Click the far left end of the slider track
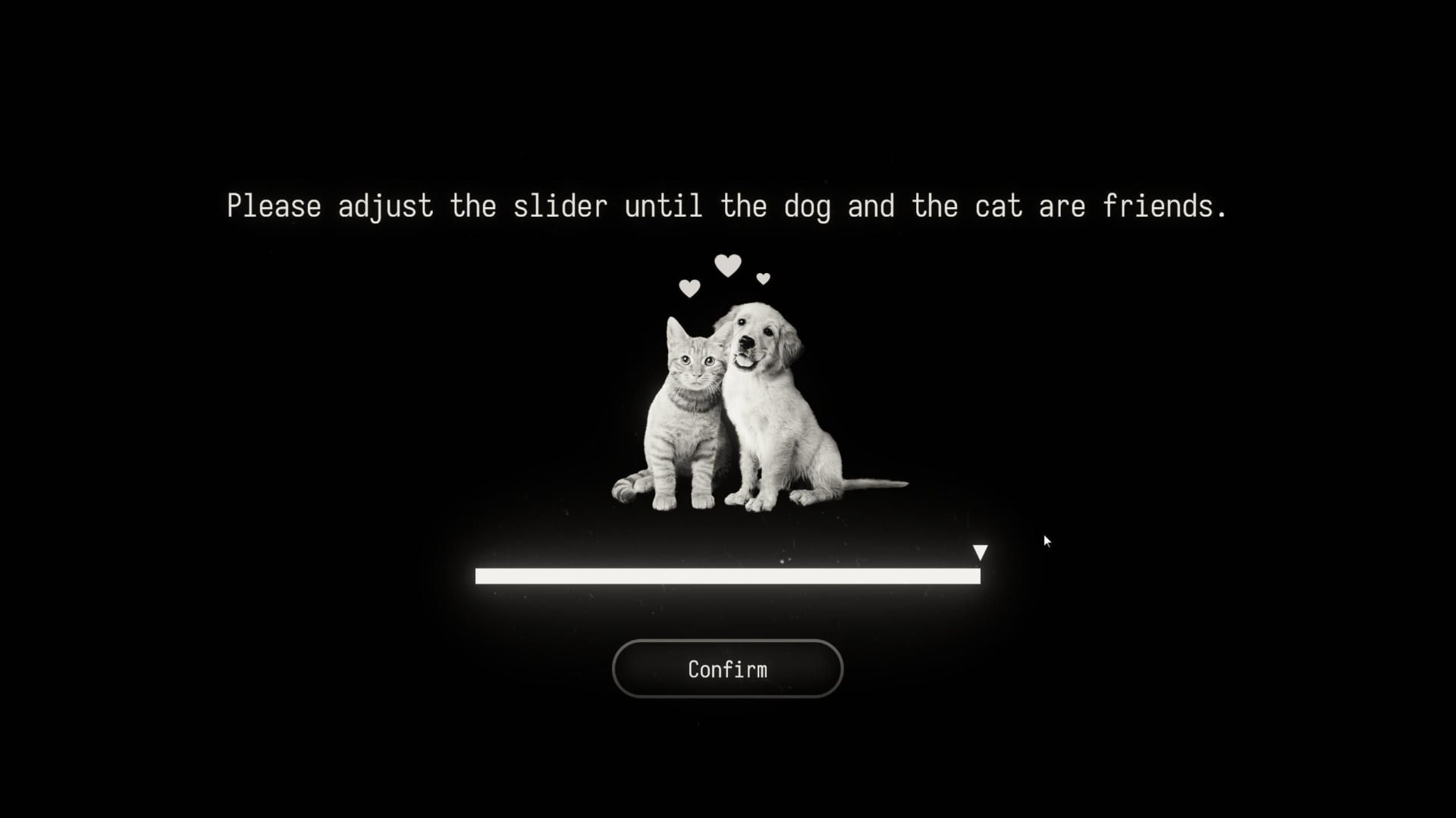 (478, 577)
